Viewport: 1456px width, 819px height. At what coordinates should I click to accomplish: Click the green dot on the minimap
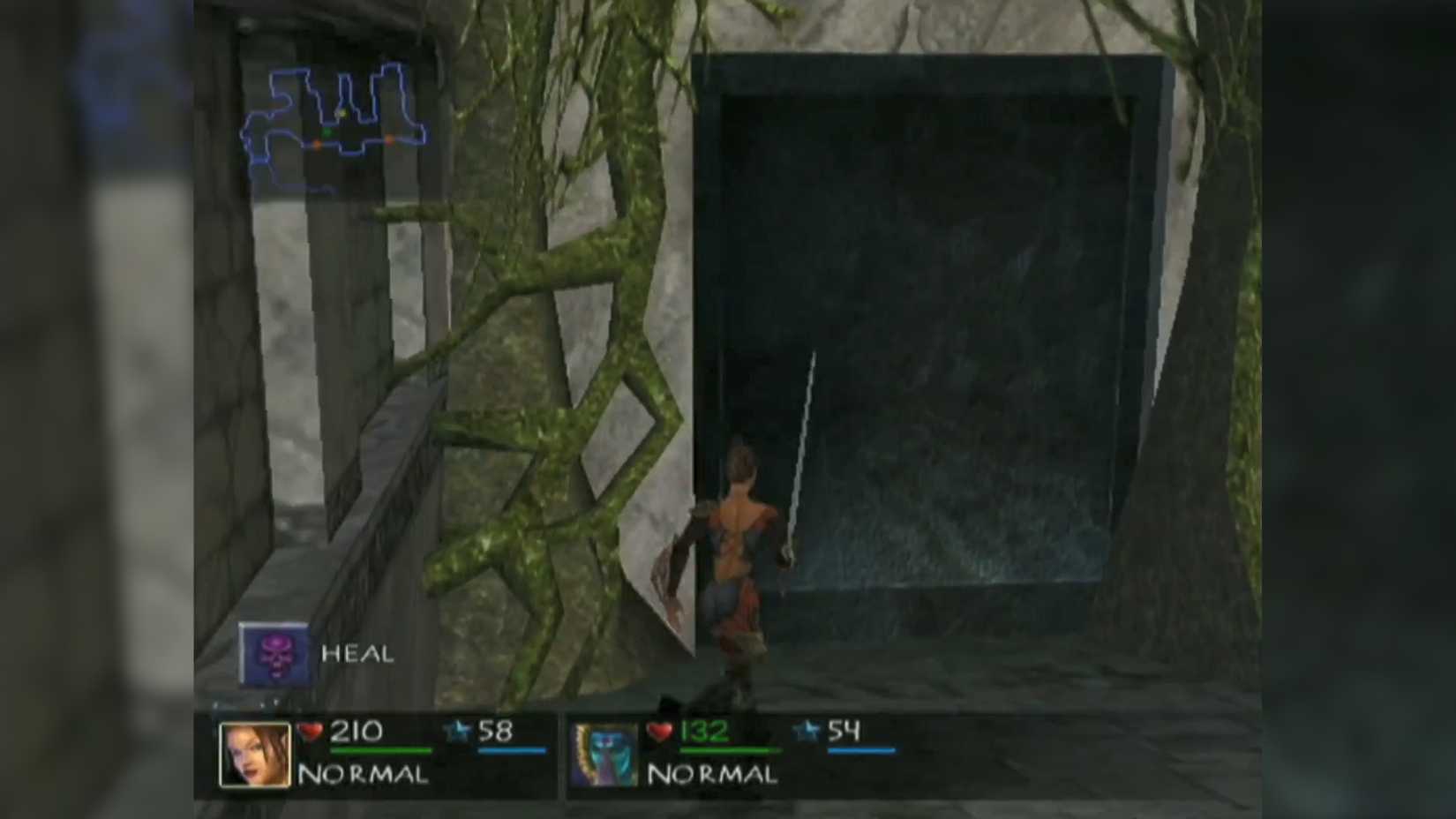click(327, 132)
